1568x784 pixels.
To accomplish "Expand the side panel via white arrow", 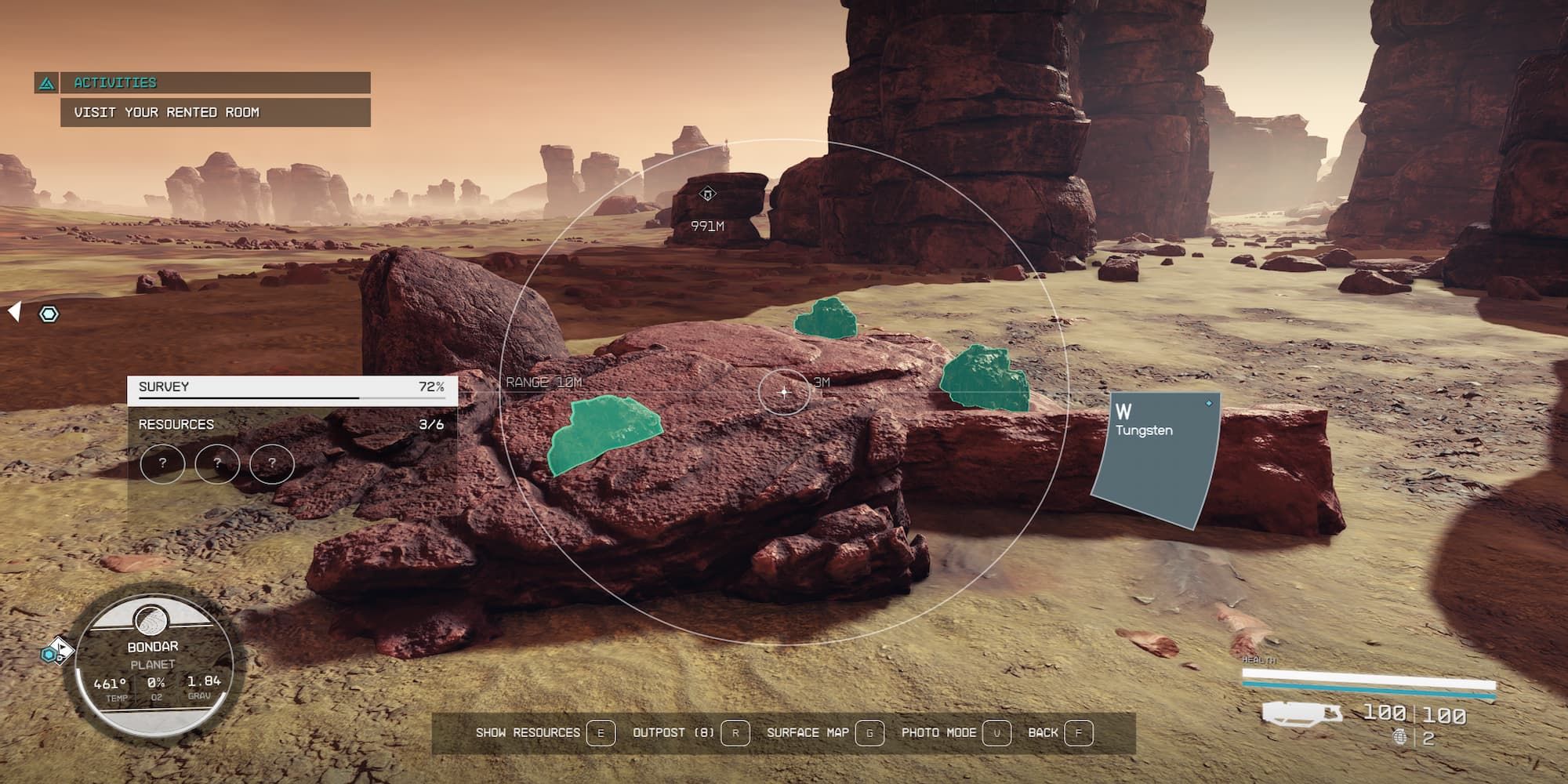I will point(13,310).
